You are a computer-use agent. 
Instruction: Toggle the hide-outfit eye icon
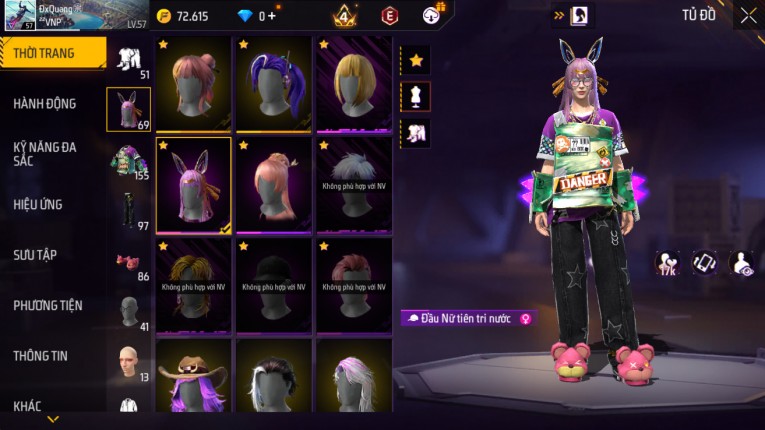743,263
